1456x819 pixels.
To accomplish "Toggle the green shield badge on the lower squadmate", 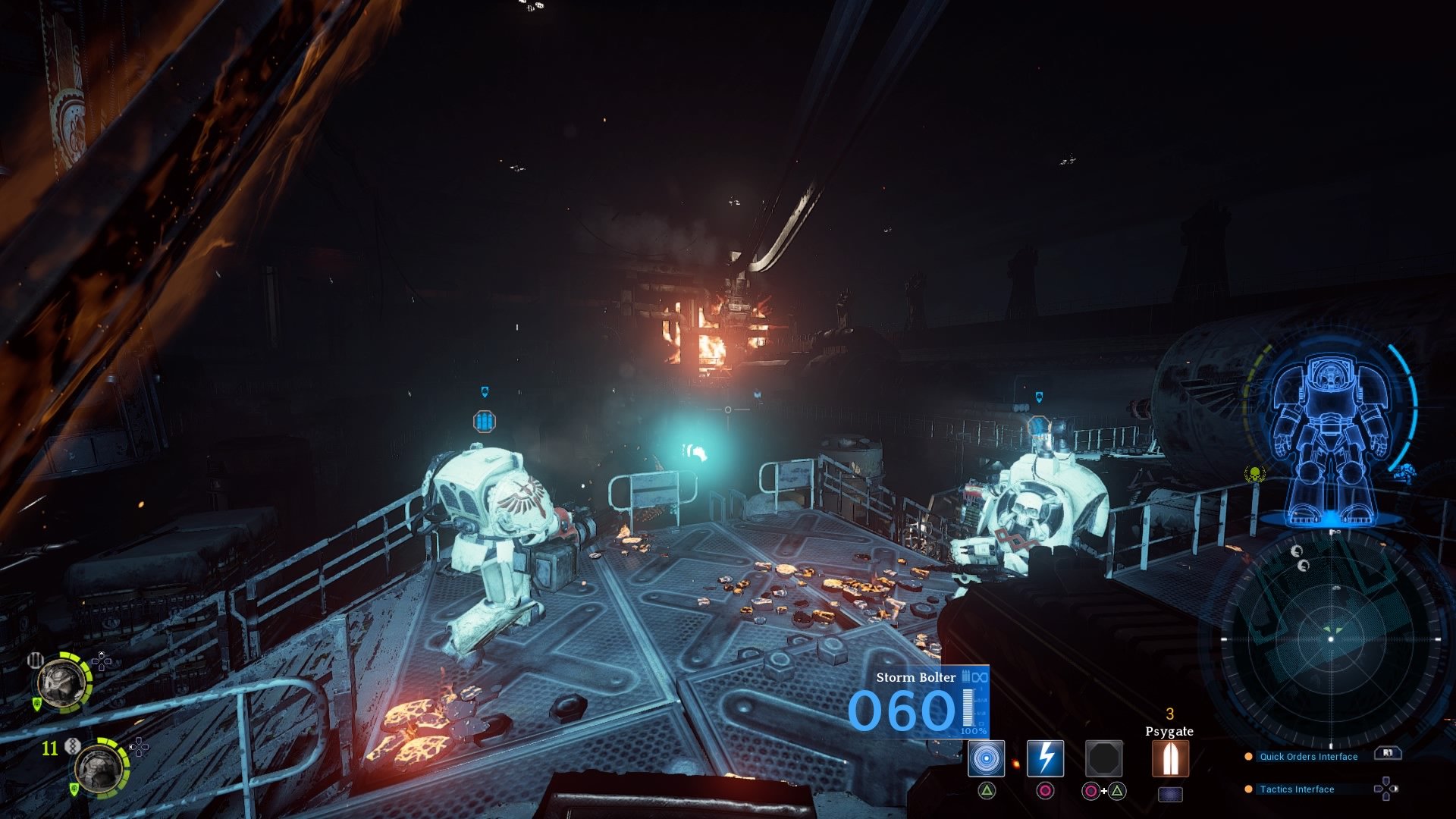I will (x=74, y=788).
